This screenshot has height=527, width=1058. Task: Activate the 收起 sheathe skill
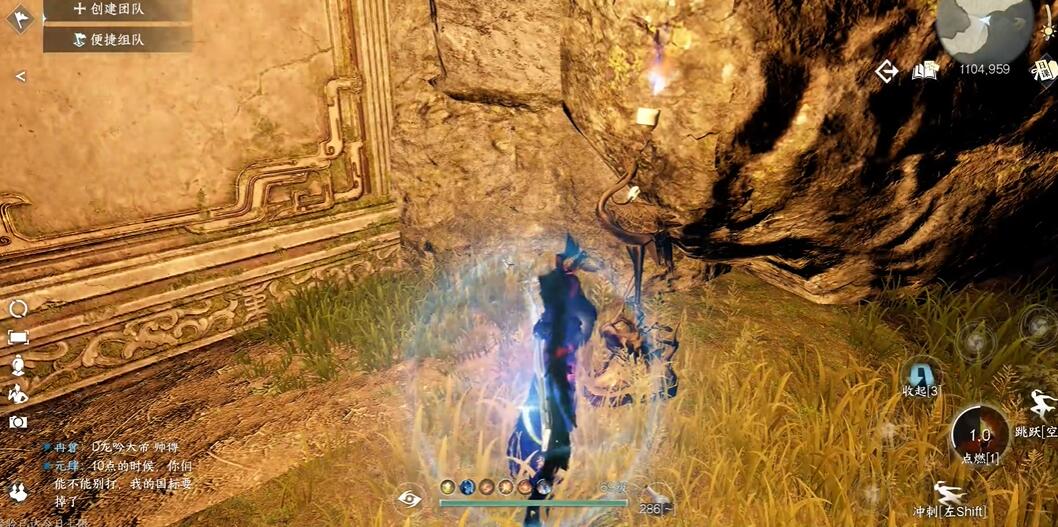pos(920,376)
